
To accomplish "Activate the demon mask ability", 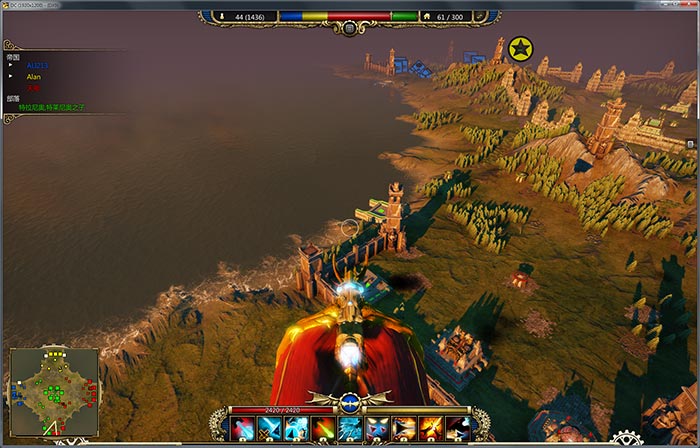I will pyautogui.click(x=378, y=429).
